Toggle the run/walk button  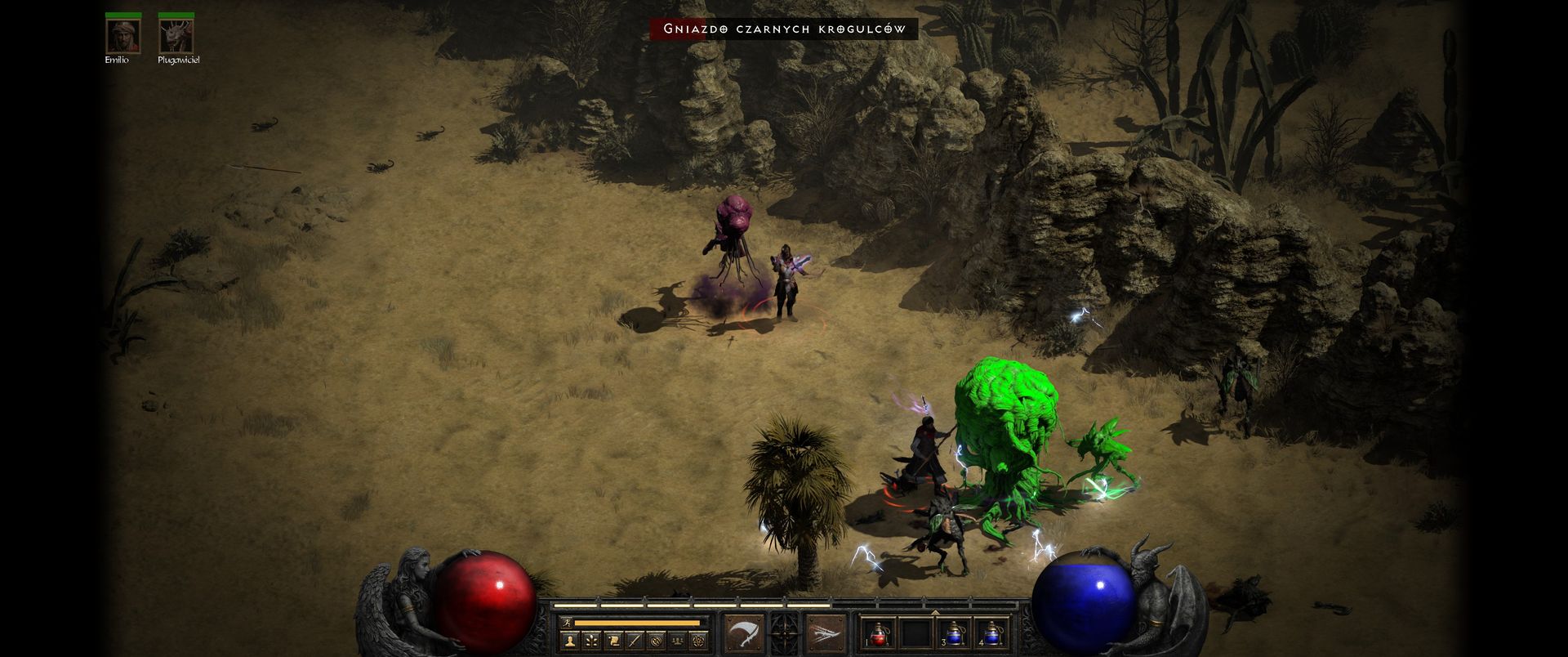[x=567, y=623]
